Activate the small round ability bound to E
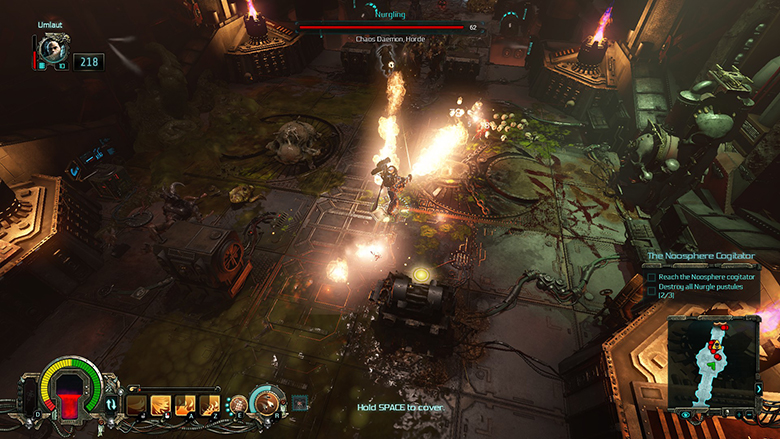This screenshot has height=439, width=780. (239, 404)
